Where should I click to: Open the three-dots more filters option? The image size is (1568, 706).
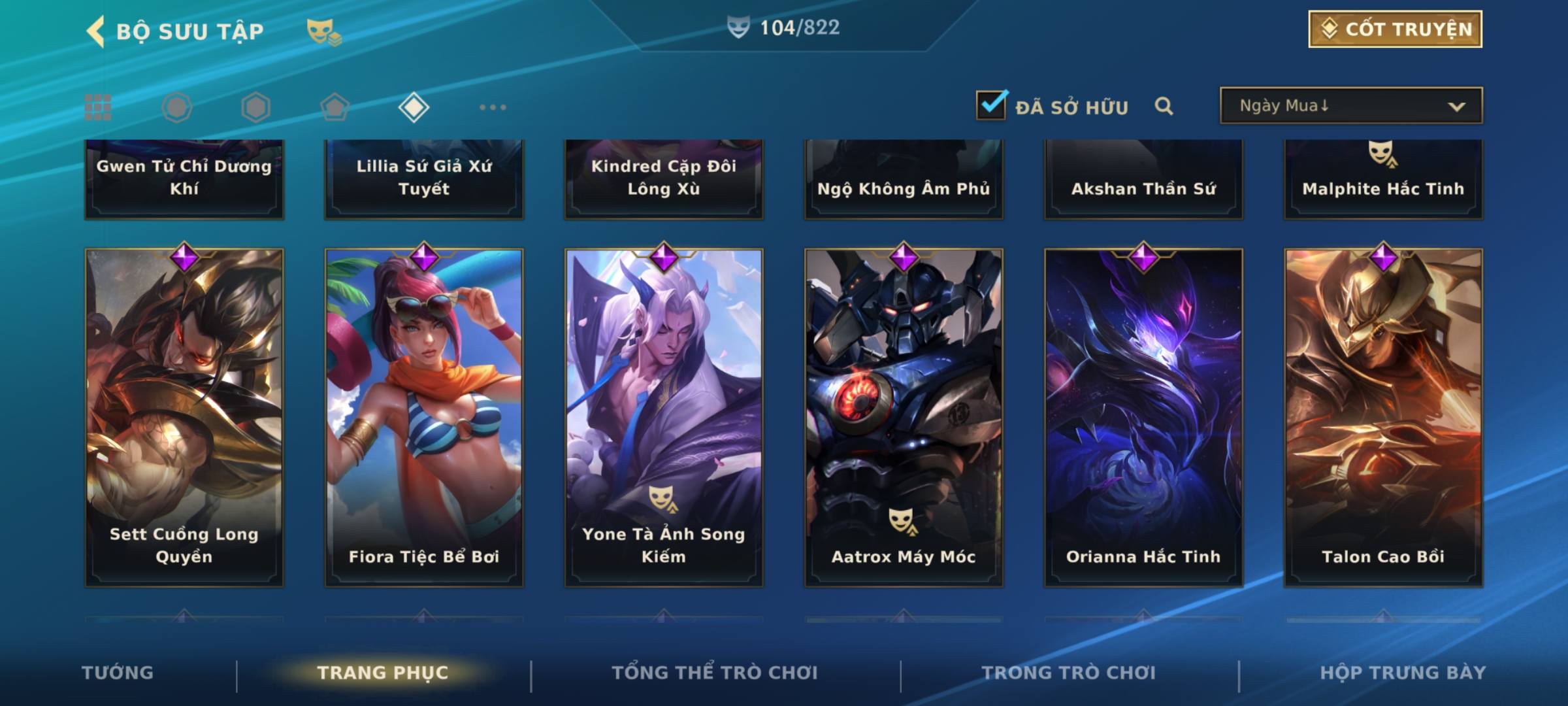[493, 107]
